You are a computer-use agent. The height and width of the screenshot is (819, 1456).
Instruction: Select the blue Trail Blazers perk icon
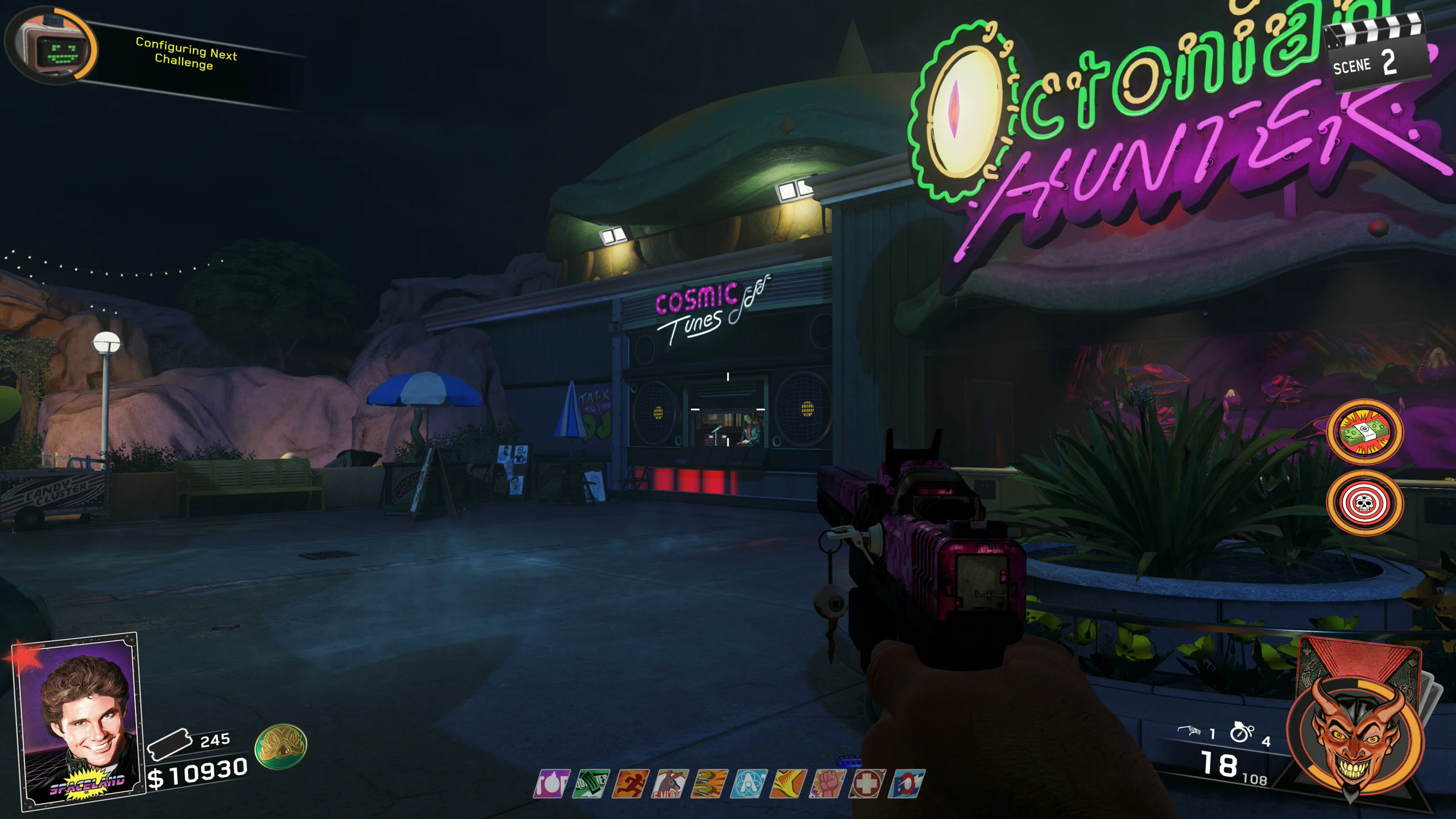pyautogui.click(x=907, y=784)
